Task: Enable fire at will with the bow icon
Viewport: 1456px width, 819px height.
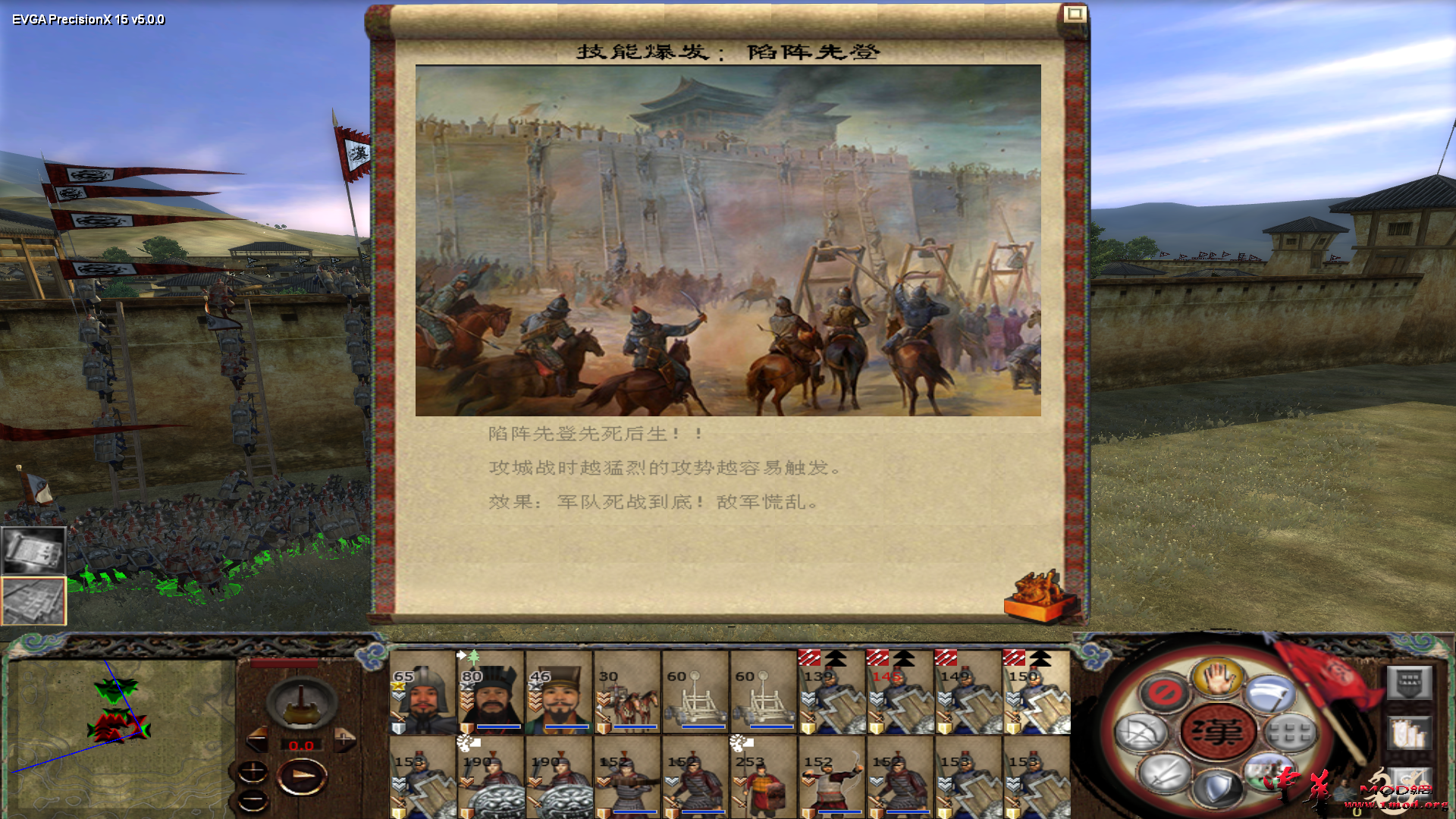Action: [x=1141, y=733]
